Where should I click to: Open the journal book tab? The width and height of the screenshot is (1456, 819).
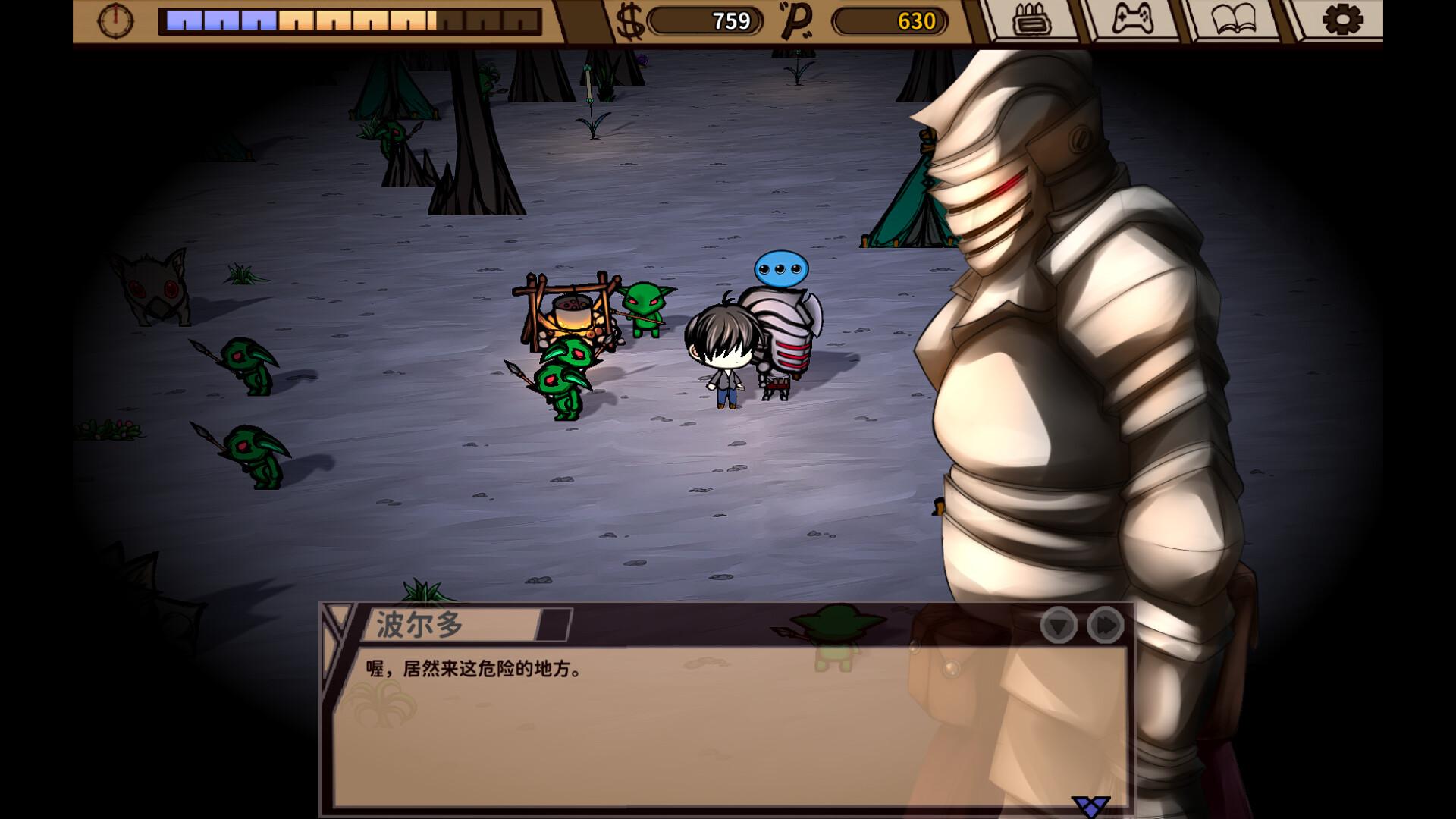click(x=1234, y=20)
